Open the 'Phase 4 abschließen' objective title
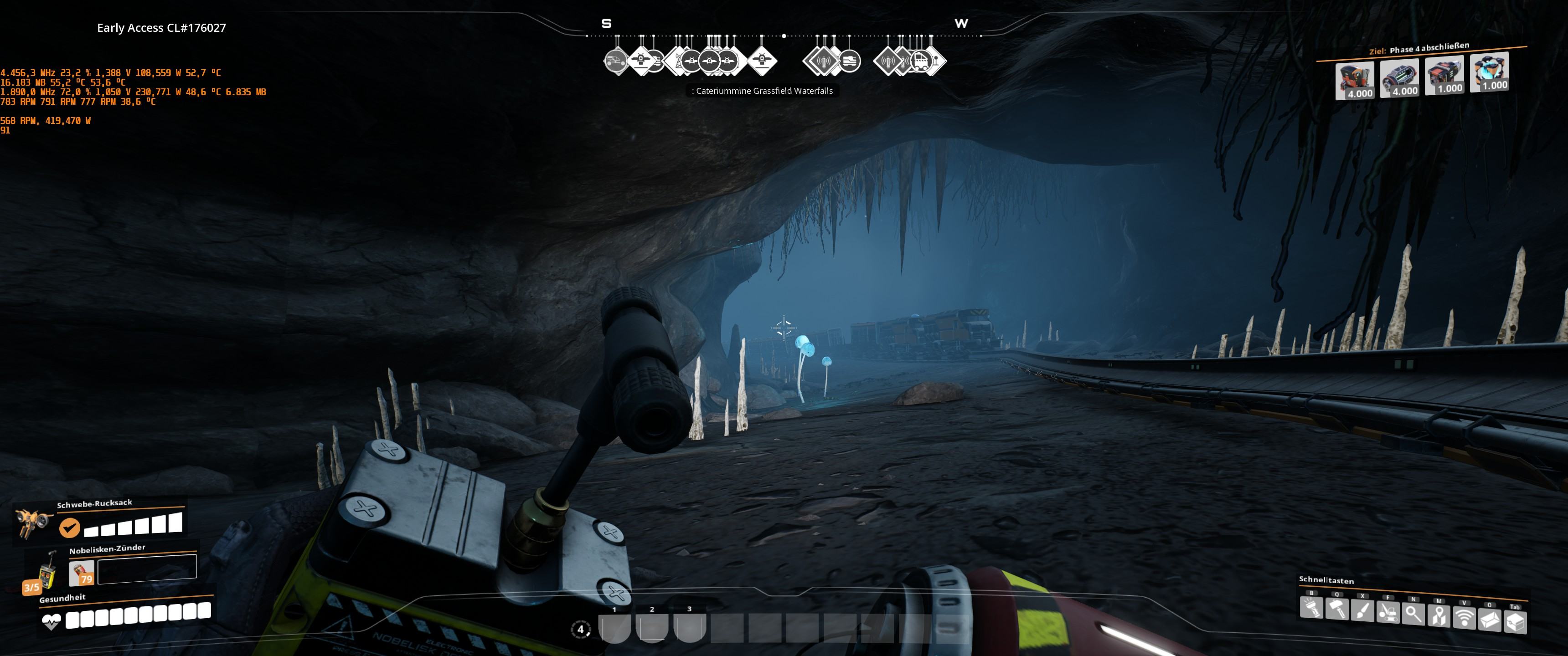1568x656 pixels. click(1429, 49)
